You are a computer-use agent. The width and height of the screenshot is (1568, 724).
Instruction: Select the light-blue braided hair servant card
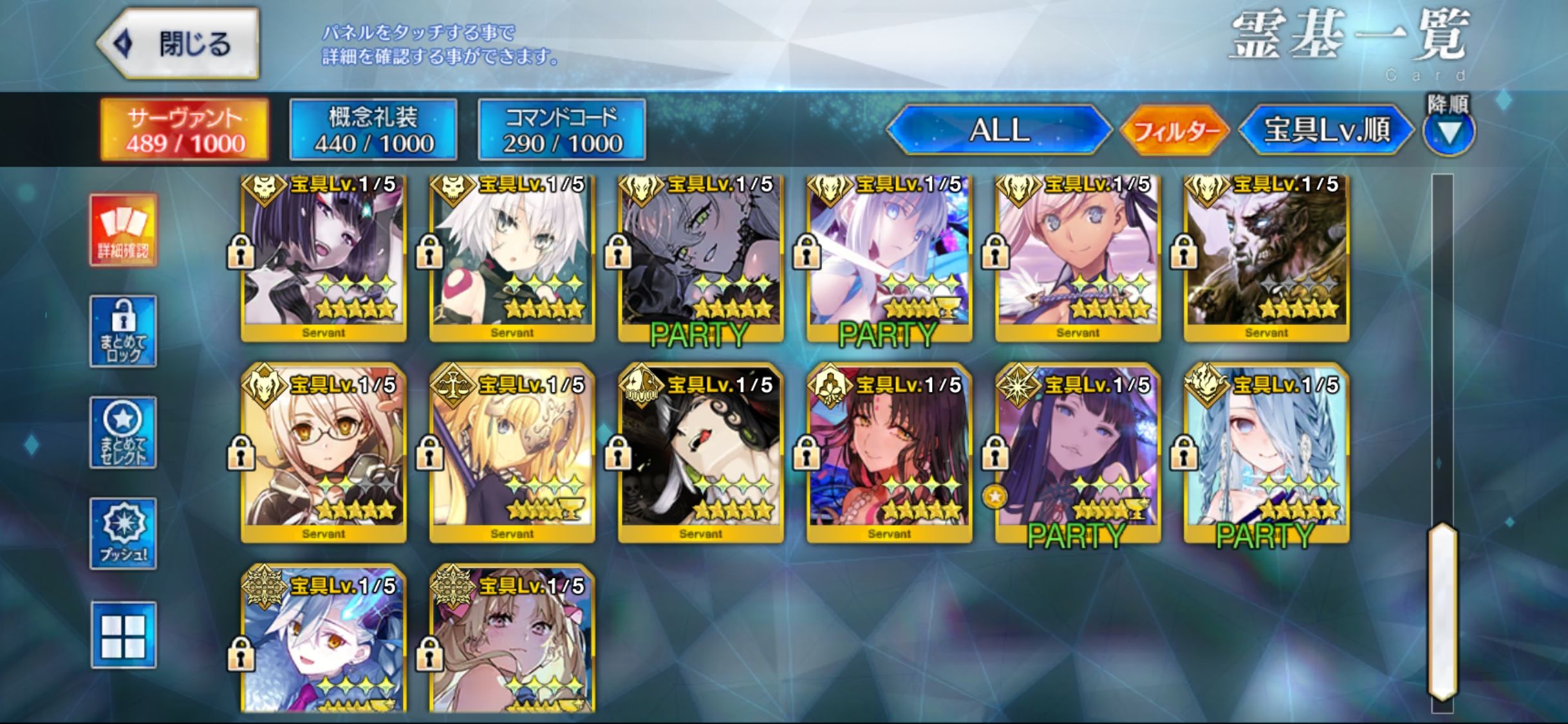1267,454
